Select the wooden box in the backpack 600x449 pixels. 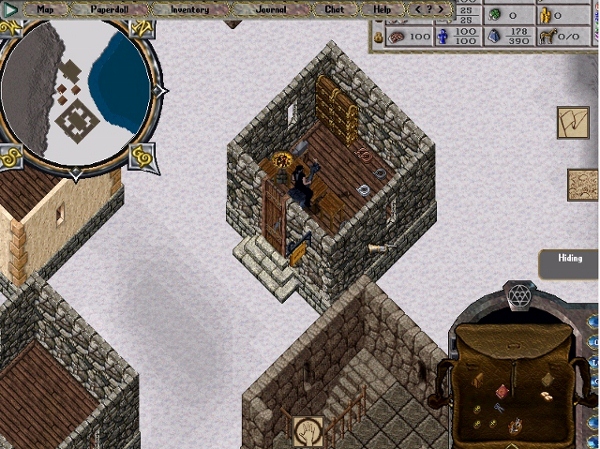[x=479, y=379]
